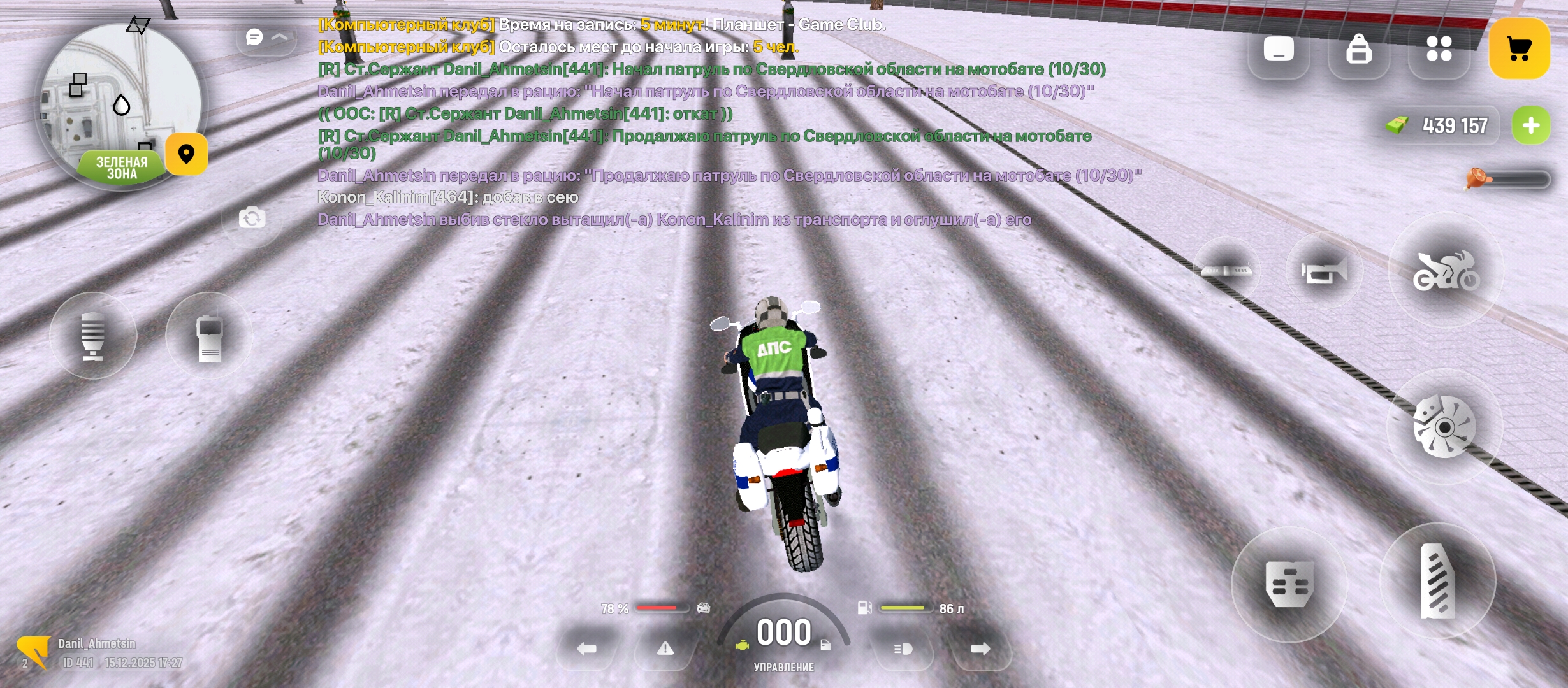This screenshot has width=1568, height=688.
Task: Switch on the headlights button
Action: click(x=903, y=649)
